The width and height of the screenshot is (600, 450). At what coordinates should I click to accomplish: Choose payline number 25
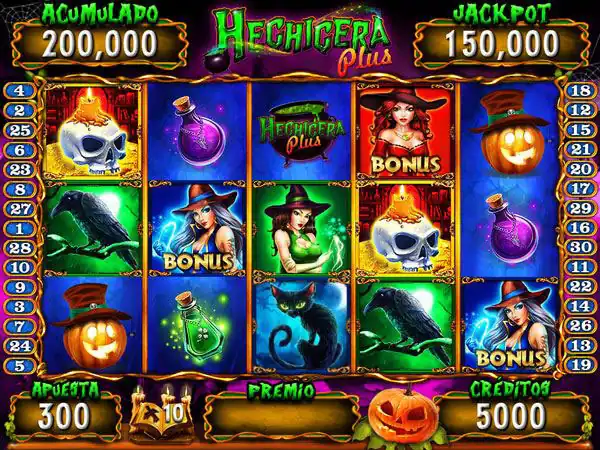(x=20, y=130)
